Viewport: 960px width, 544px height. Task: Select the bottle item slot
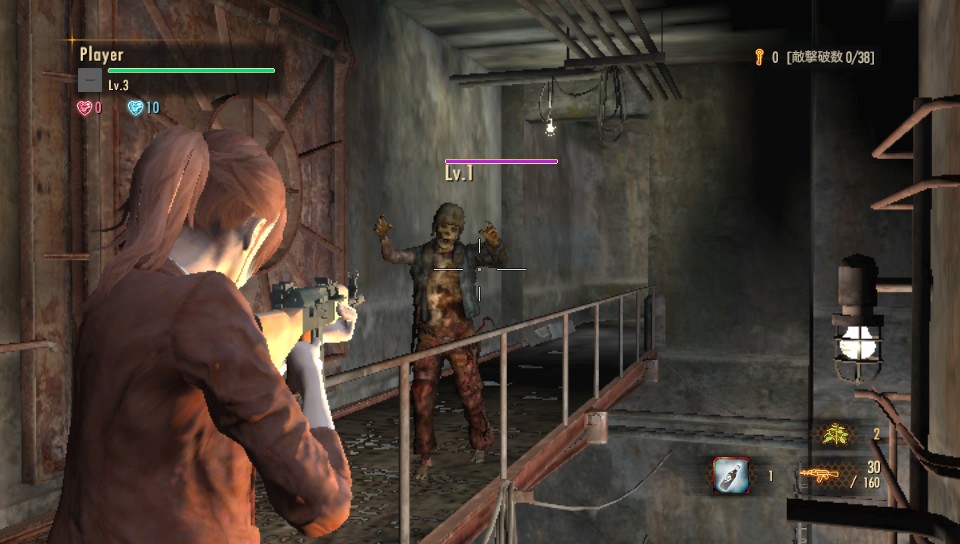coord(731,476)
